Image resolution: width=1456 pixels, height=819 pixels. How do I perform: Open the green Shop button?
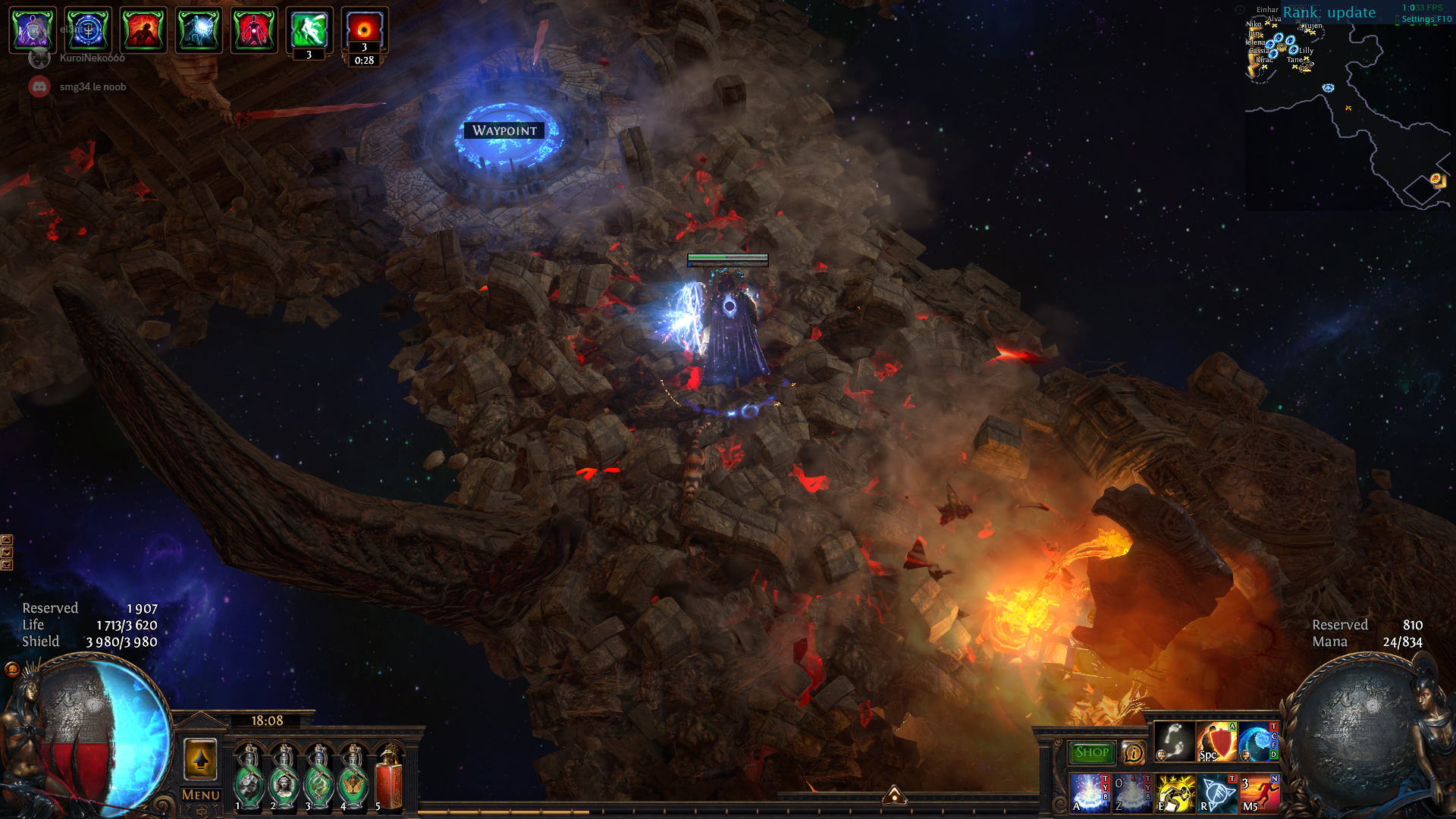point(1091,752)
